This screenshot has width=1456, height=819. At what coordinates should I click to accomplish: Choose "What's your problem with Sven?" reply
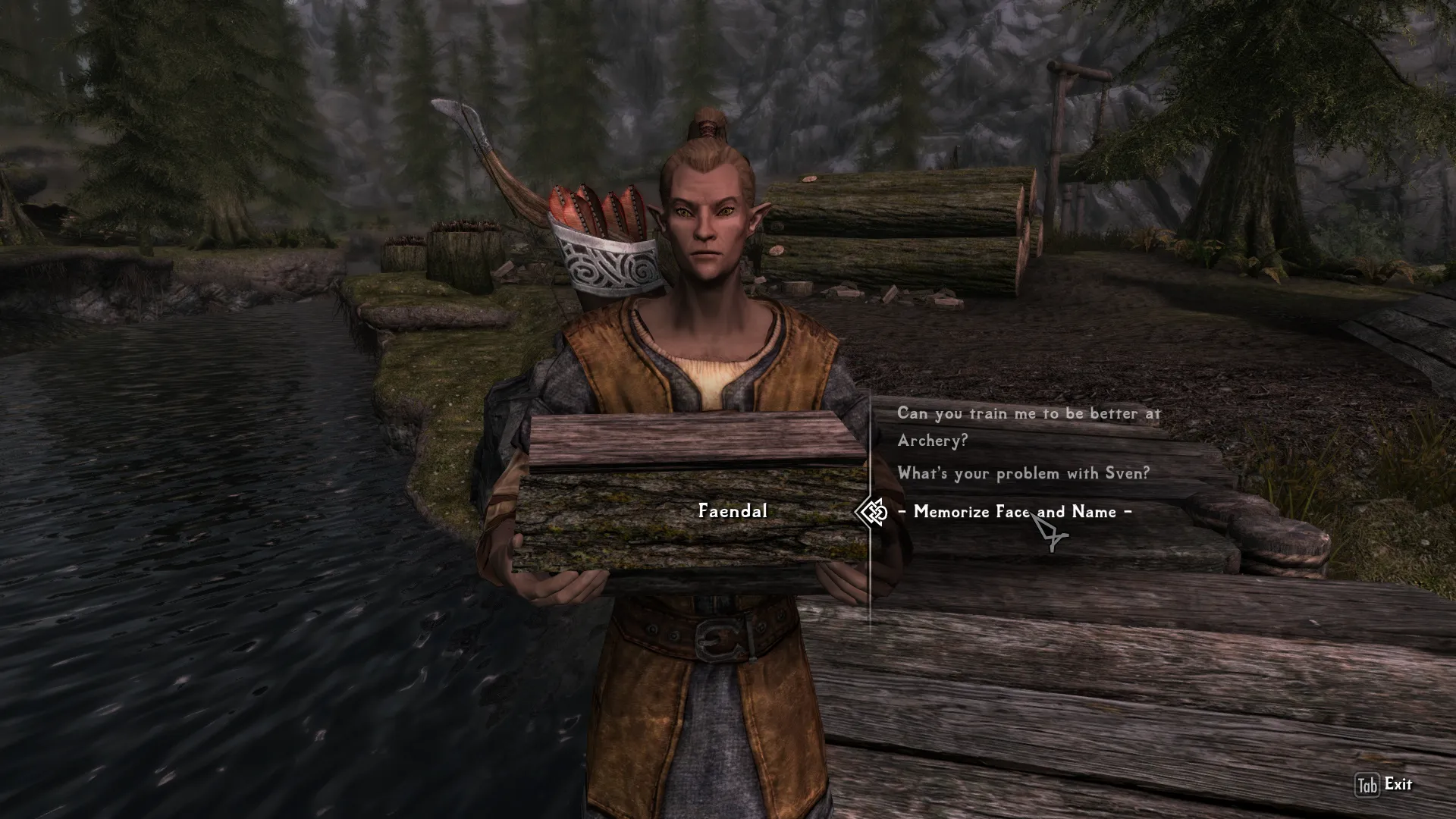(x=1023, y=473)
